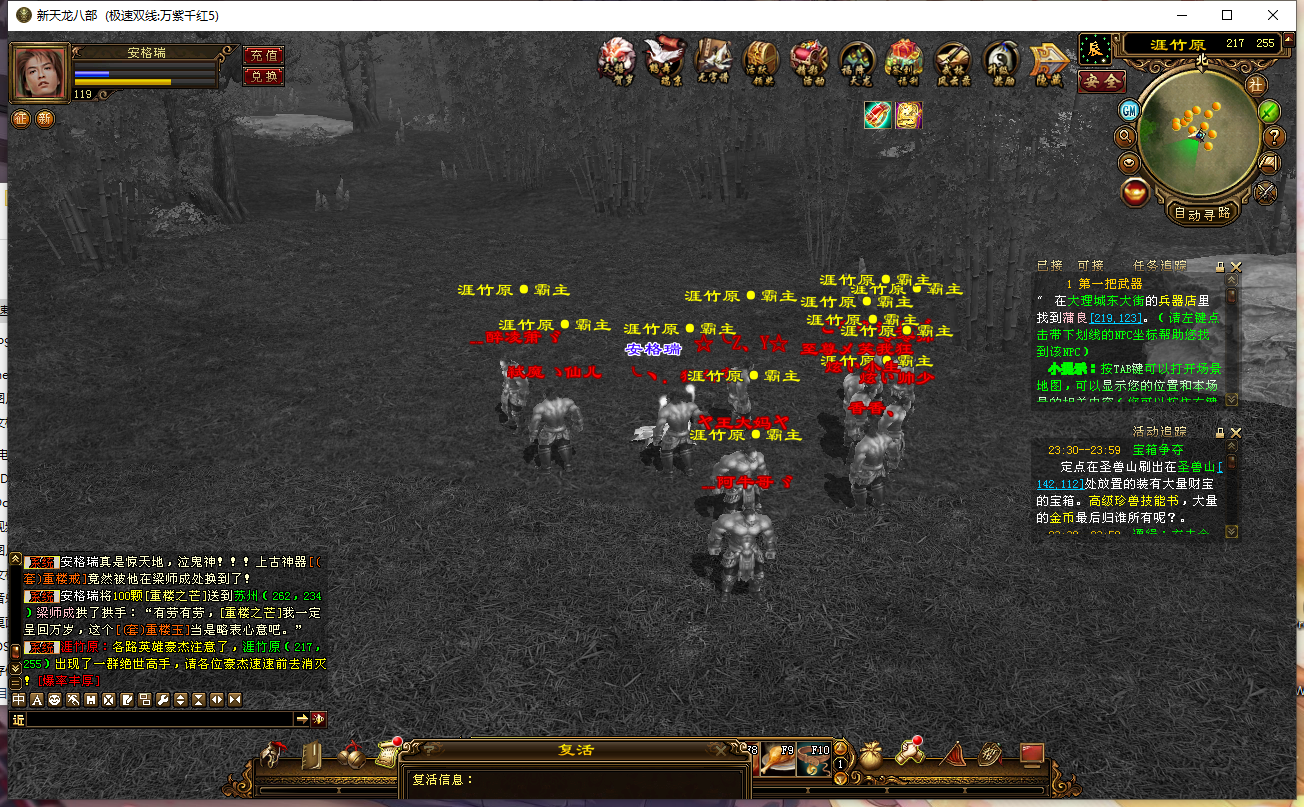The image size is (1304, 807).
Task: Open the GM help button
Action: coord(1129,110)
